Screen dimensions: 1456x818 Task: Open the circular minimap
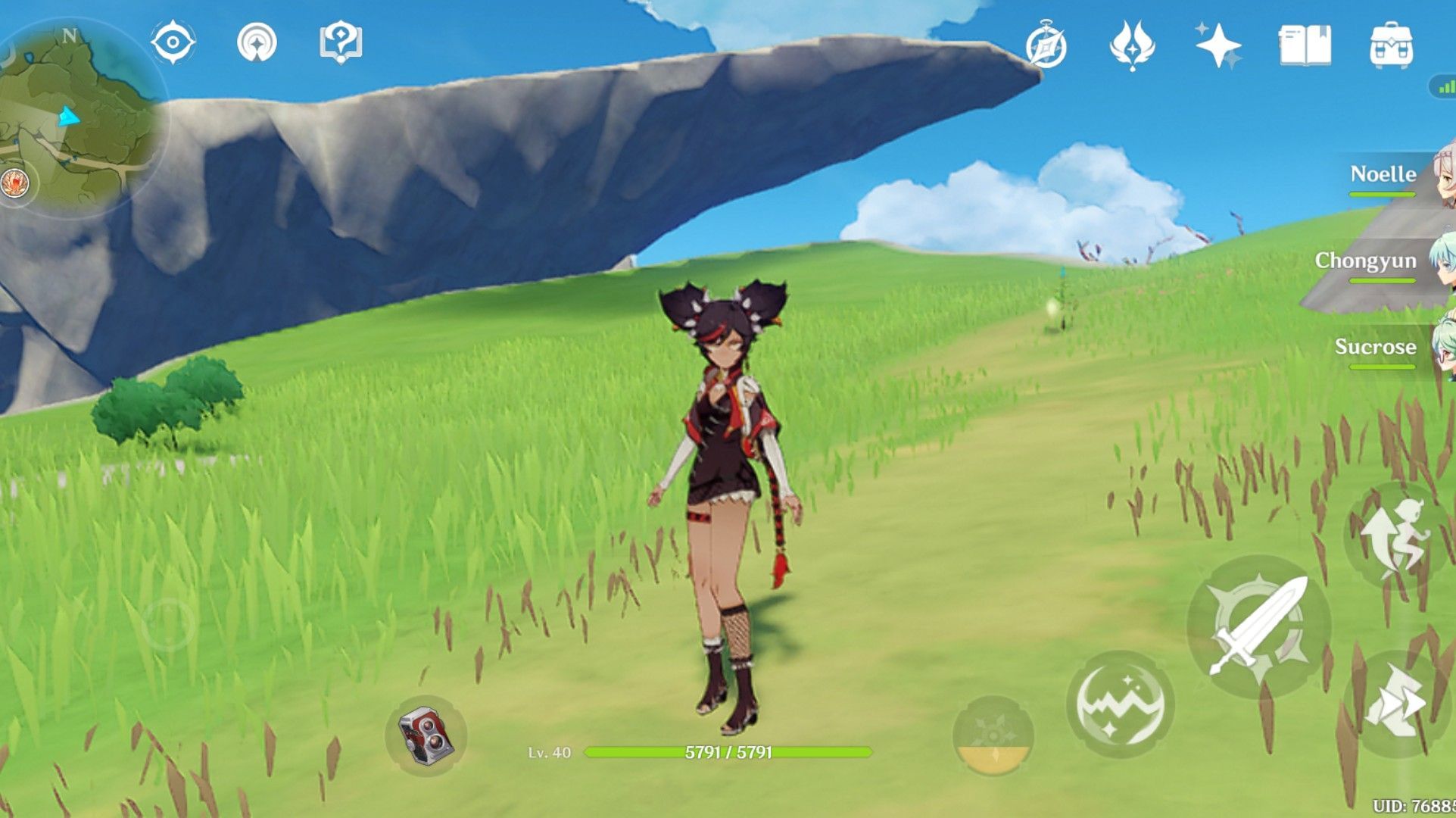pyautogui.click(x=80, y=117)
